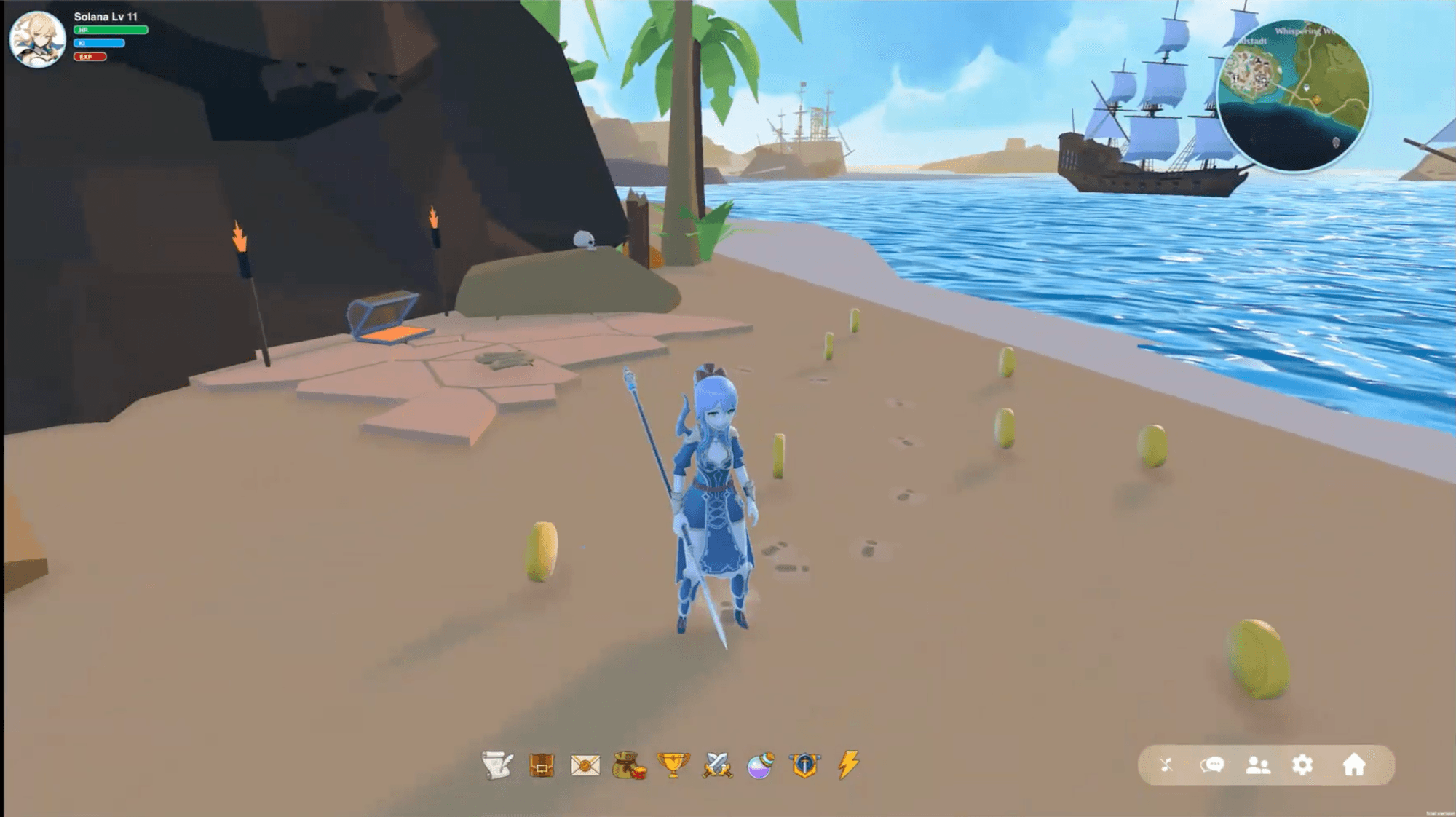The height and width of the screenshot is (817, 1456).
Task: Open combat menu with crossed swords icon
Action: click(x=719, y=766)
